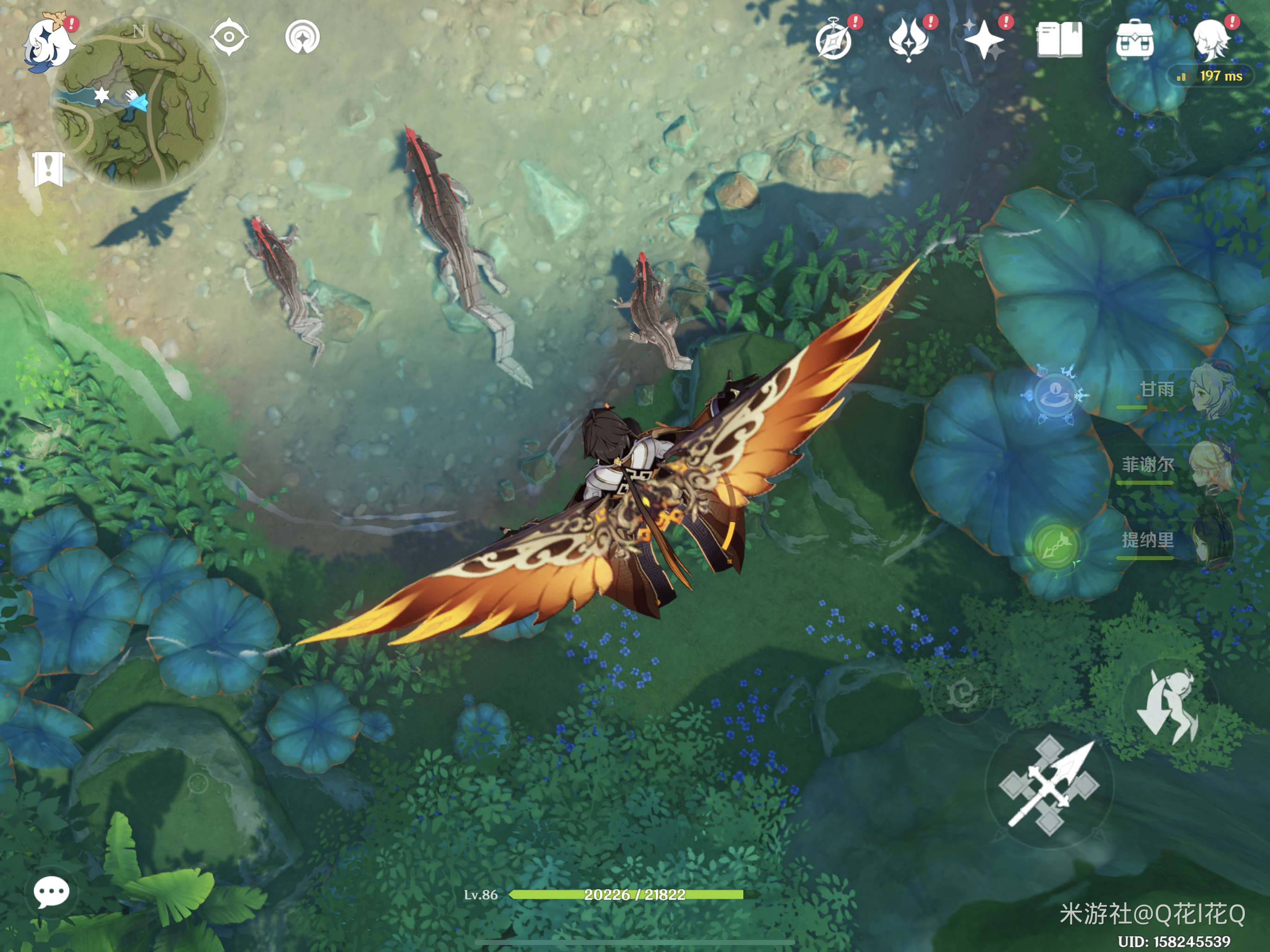Open the chat speech bubble
This screenshot has width=1270, height=952.
coord(52,892)
